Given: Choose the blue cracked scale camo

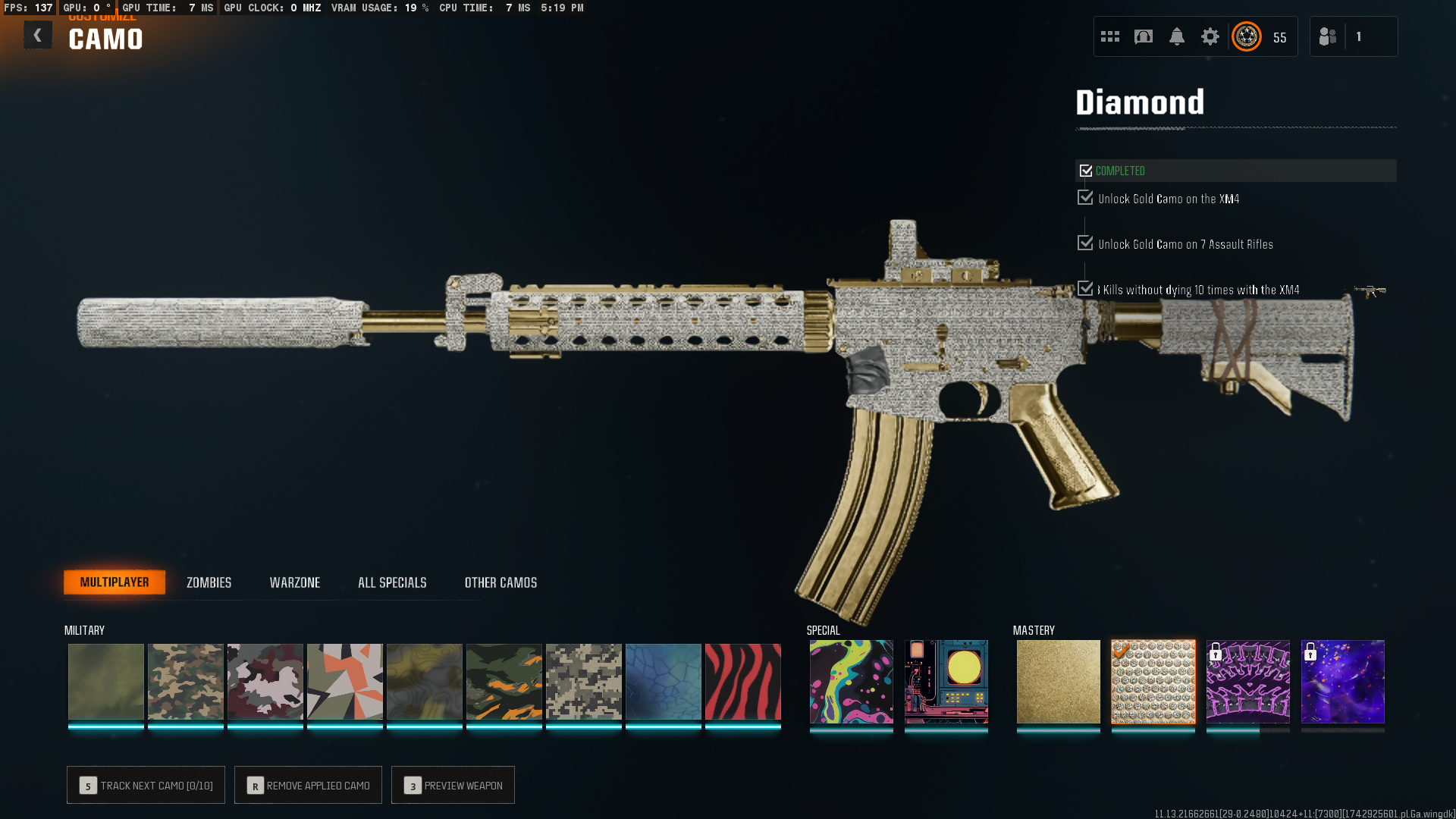Looking at the screenshot, I should pyautogui.click(x=663, y=682).
